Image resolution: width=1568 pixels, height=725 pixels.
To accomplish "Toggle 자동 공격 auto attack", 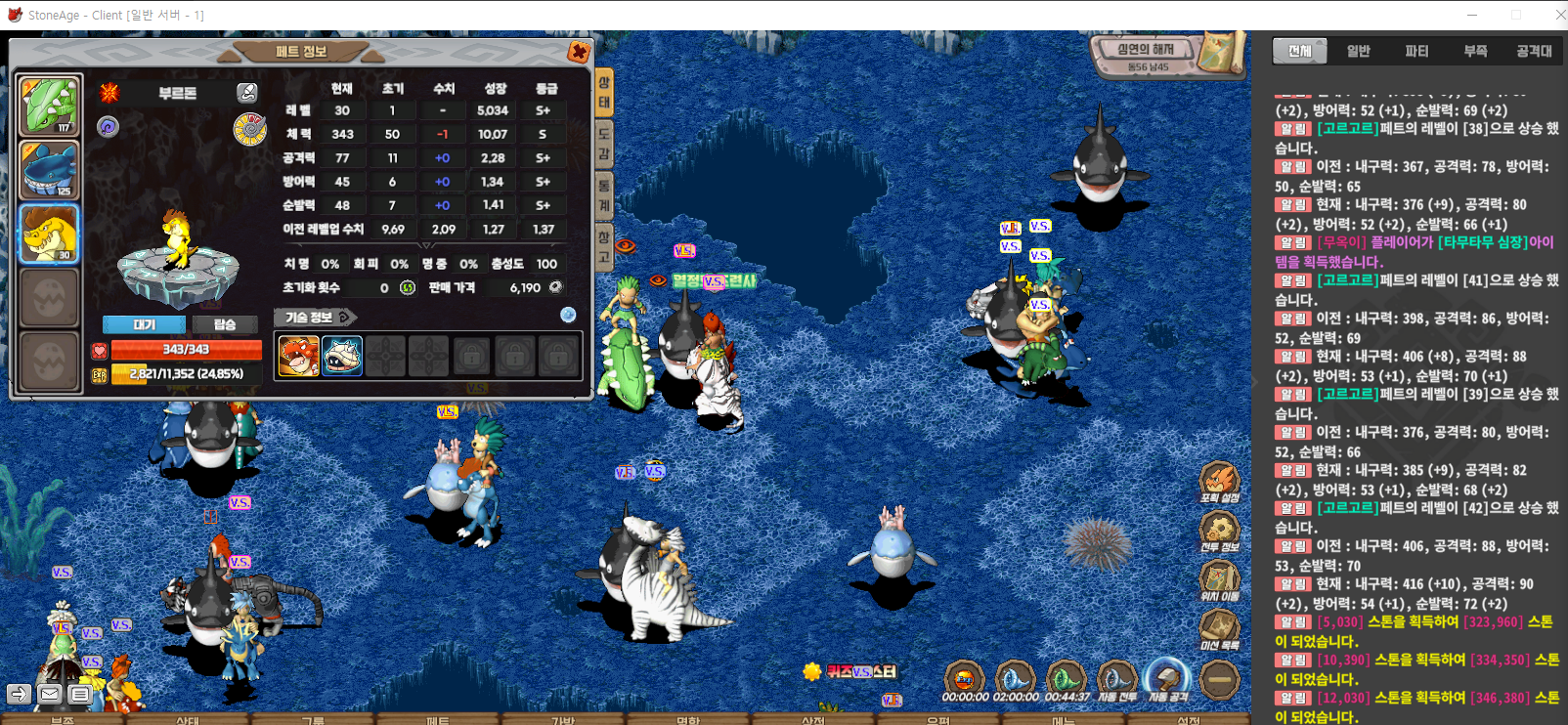I will coord(1167,678).
